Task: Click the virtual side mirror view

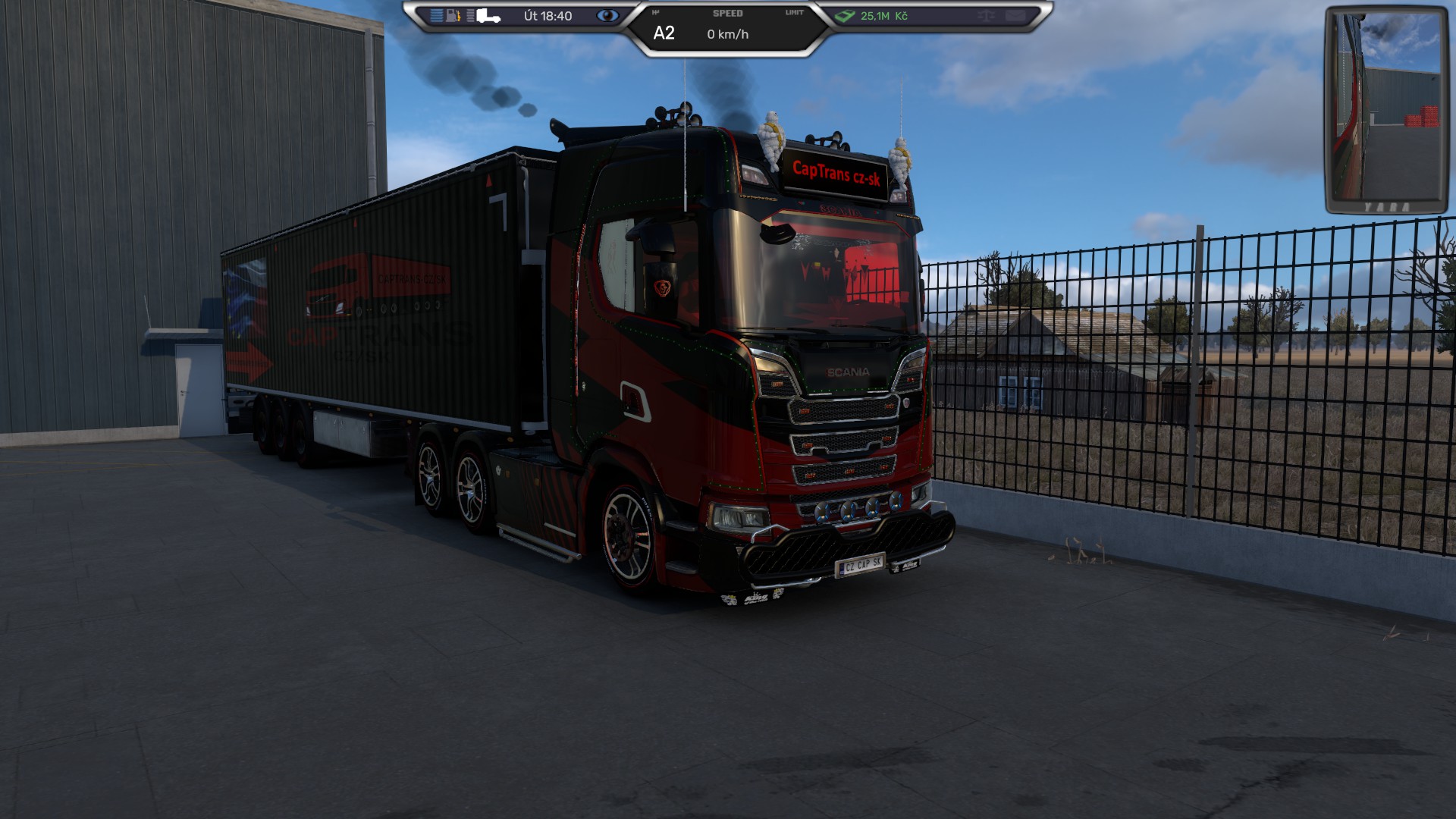Action: (1386, 111)
